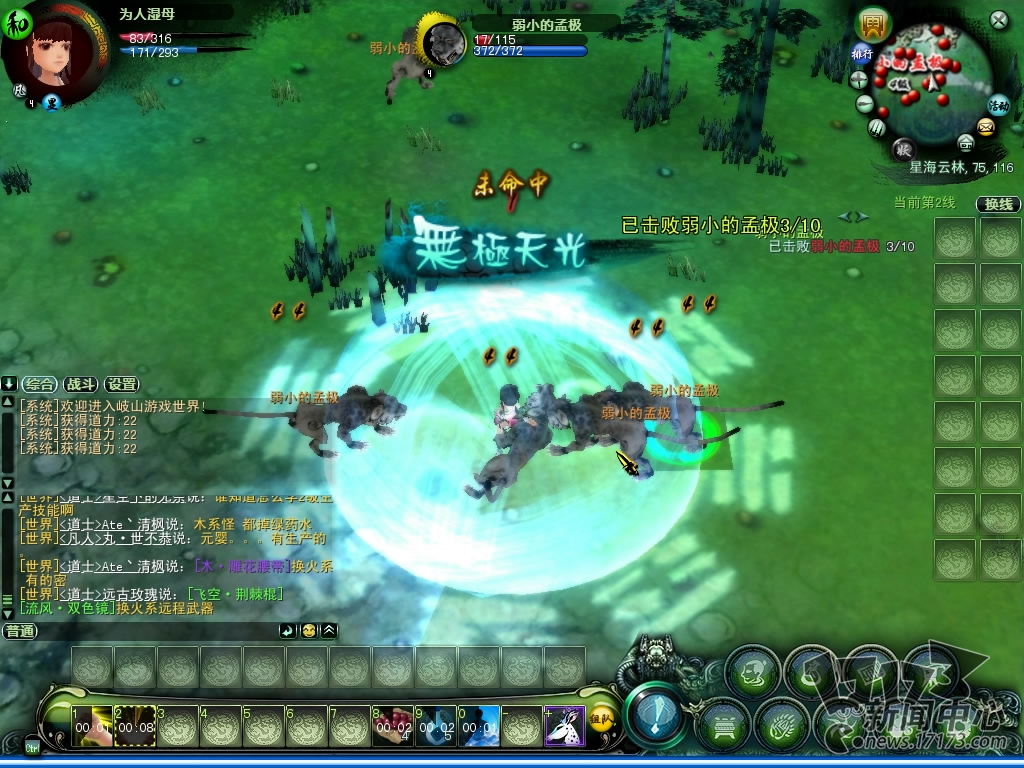Switch to the 综合 chat tab
The image size is (1024, 768).
pyautogui.click(x=41, y=384)
